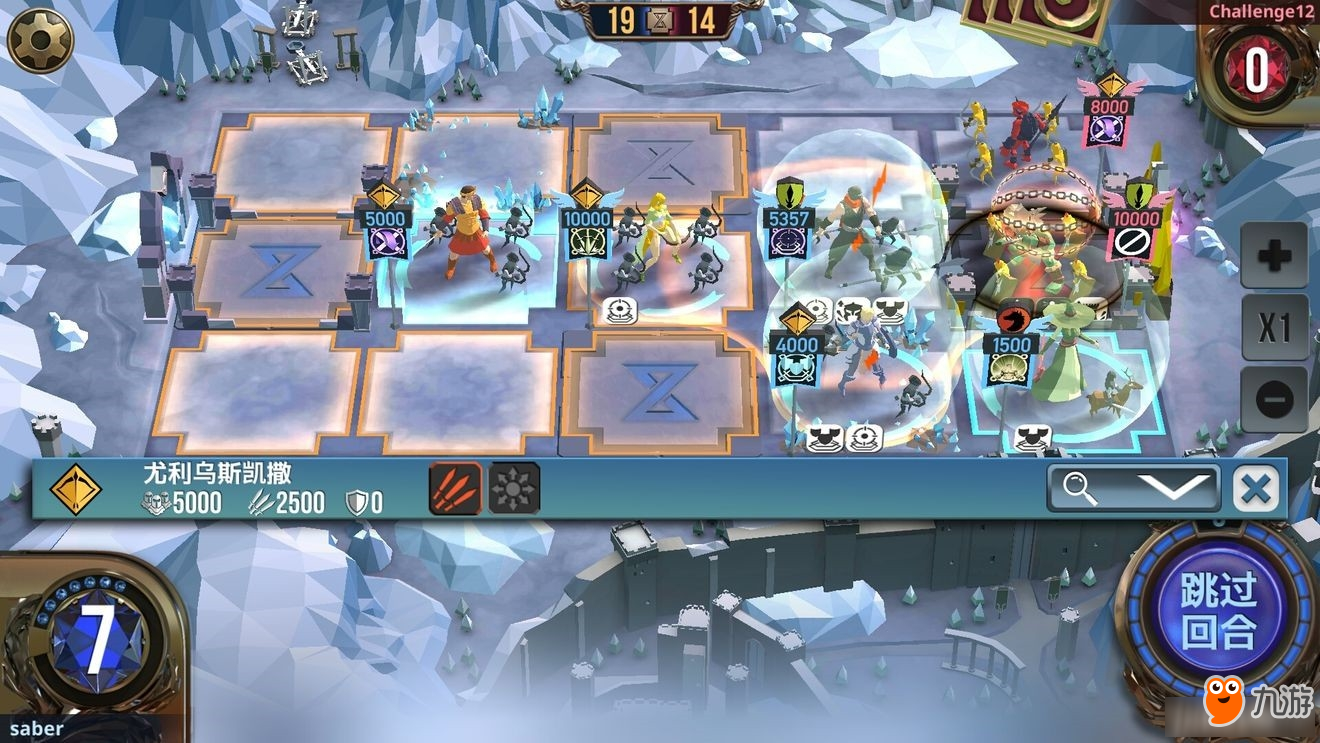Viewport: 1320px width, 743px height.
Task: Inspect unit details with the magnifier
Action: pyautogui.click(x=1082, y=489)
